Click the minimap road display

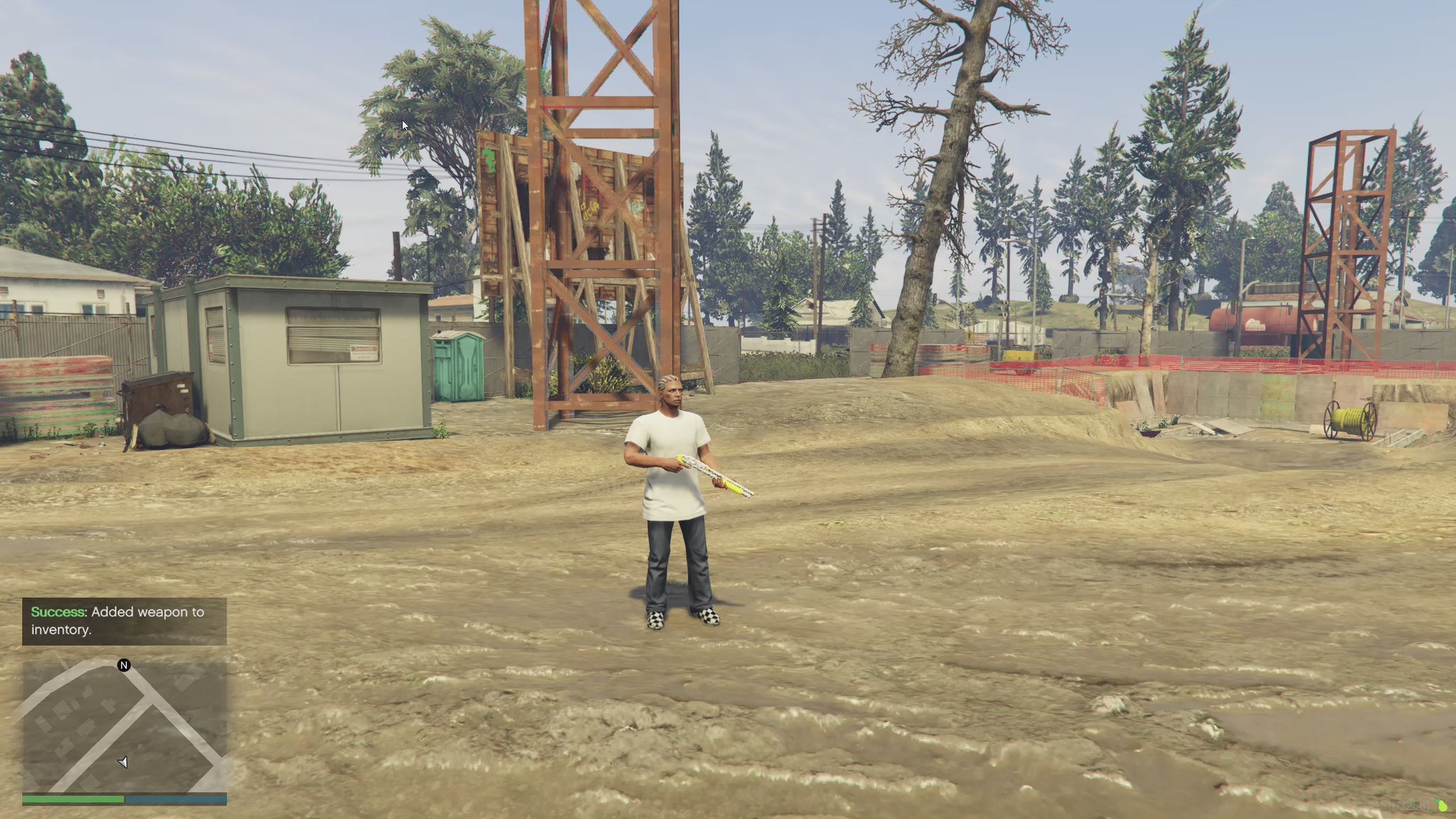click(124, 725)
